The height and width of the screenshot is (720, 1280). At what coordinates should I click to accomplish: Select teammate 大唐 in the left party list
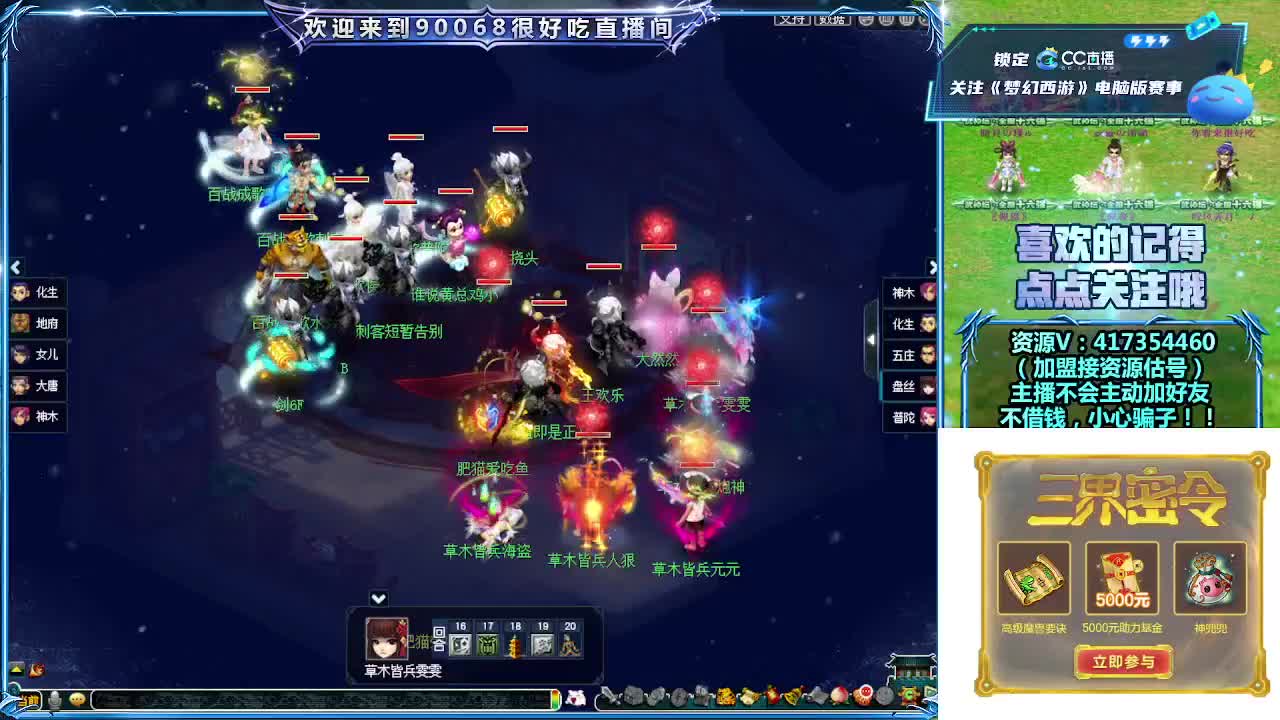(40, 387)
